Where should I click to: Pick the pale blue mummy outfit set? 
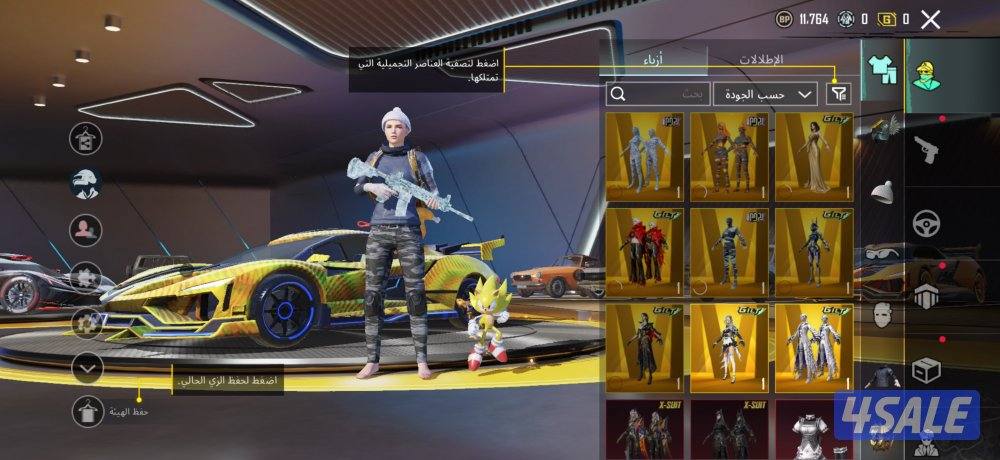click(644, 157)
